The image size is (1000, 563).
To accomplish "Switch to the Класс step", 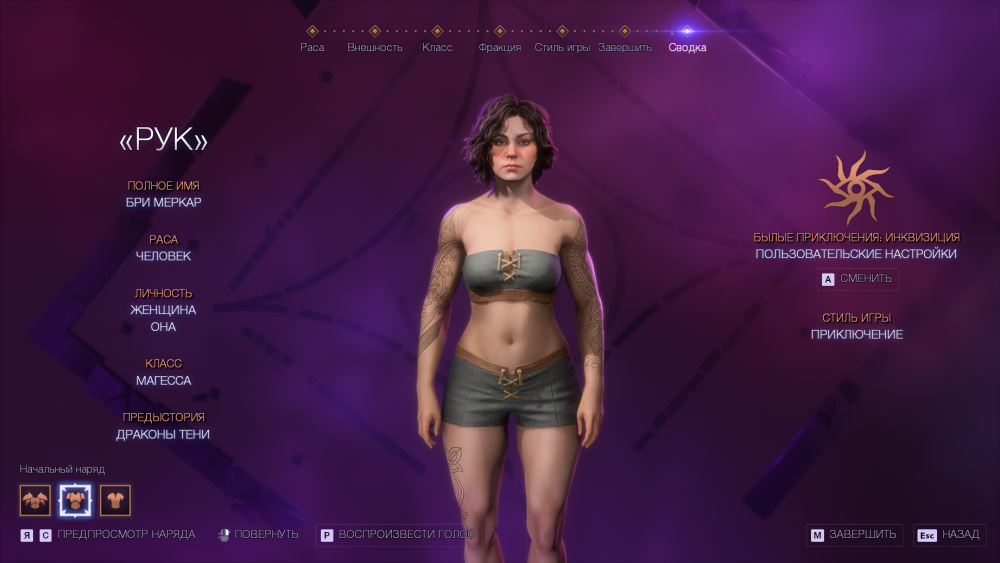I will tap(437, 47).
